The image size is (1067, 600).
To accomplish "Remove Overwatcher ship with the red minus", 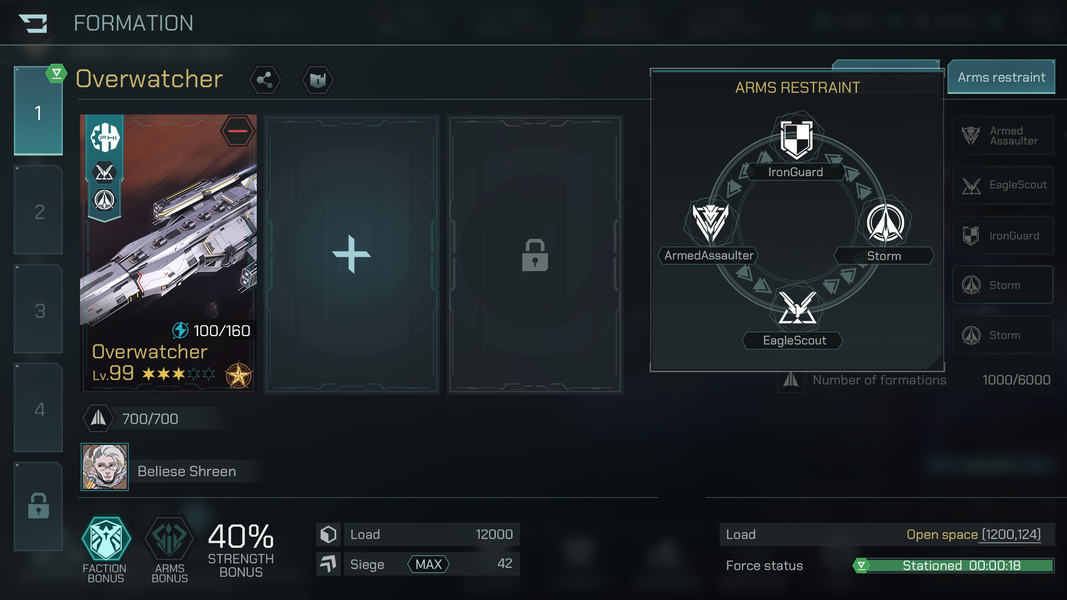I will pos(238,131).
